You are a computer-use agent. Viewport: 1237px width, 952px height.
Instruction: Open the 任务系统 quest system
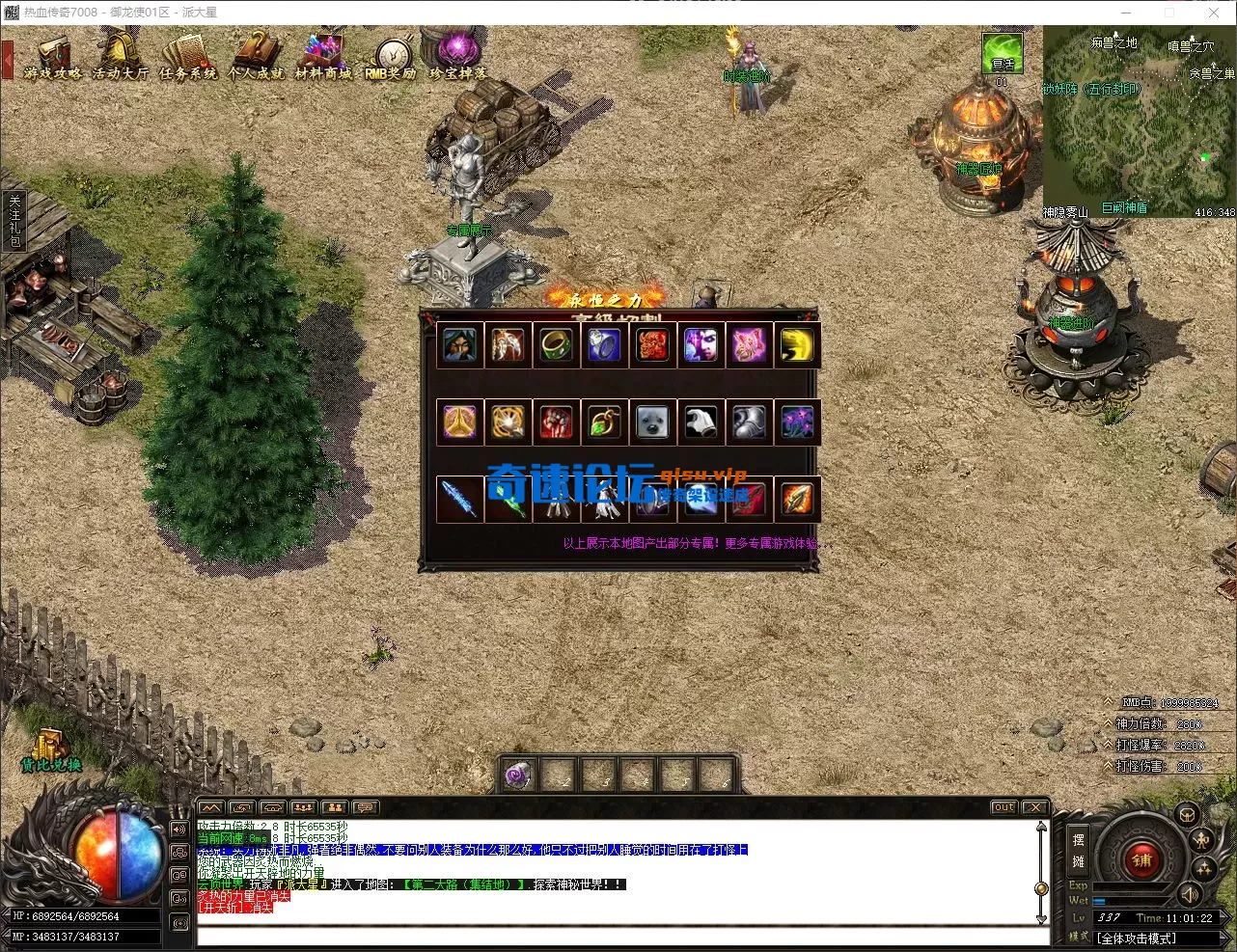(x=188, y=58)
